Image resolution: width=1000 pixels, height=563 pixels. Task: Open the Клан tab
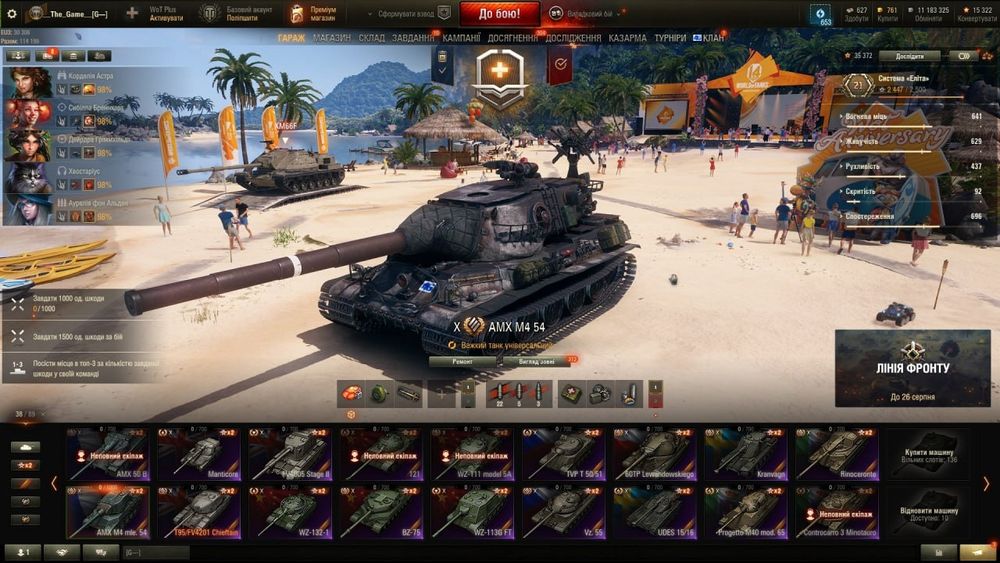click(713, 38)
